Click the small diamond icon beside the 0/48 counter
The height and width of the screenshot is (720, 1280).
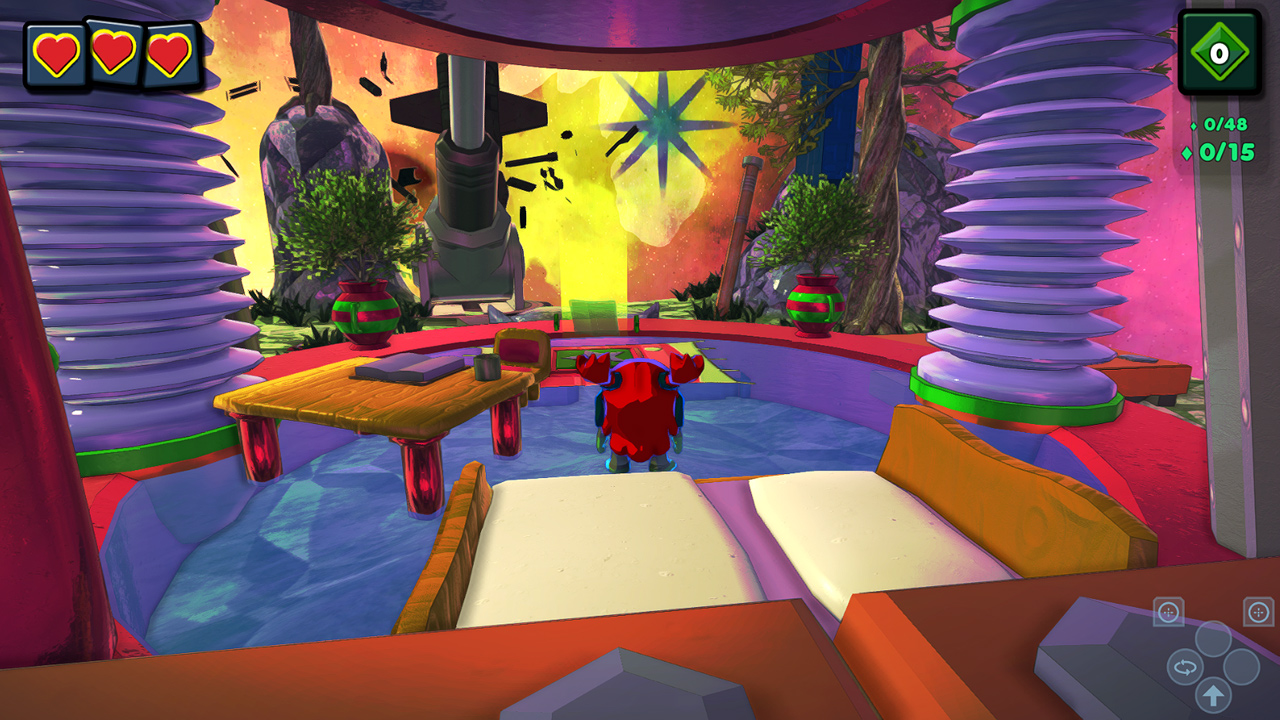point(1193,127)
